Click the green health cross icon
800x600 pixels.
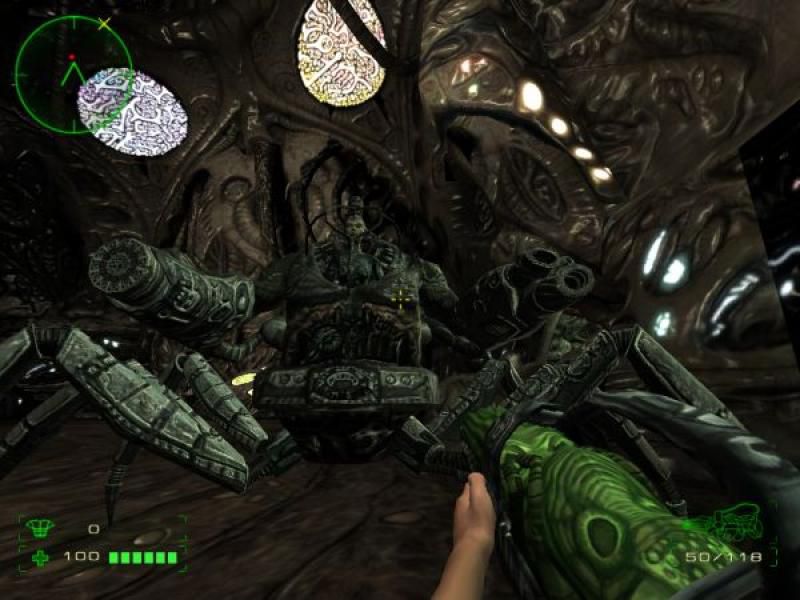coord(41,556)
